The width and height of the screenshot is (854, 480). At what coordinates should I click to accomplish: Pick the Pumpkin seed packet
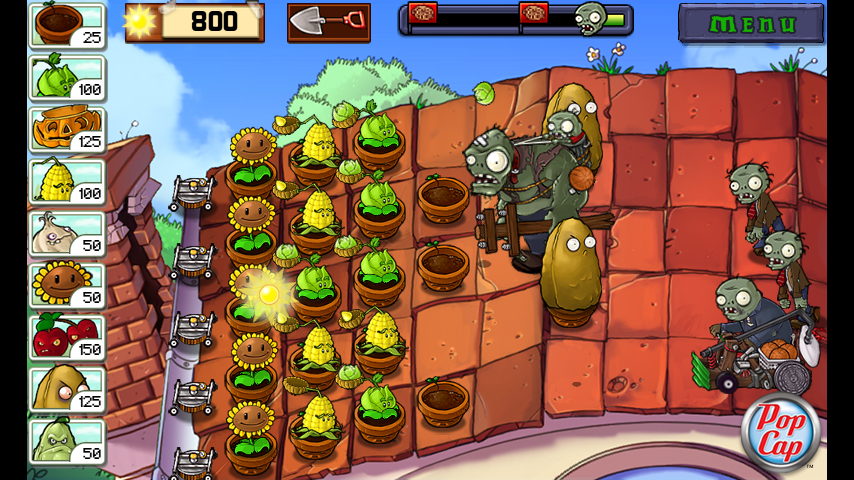coord(67,130)
